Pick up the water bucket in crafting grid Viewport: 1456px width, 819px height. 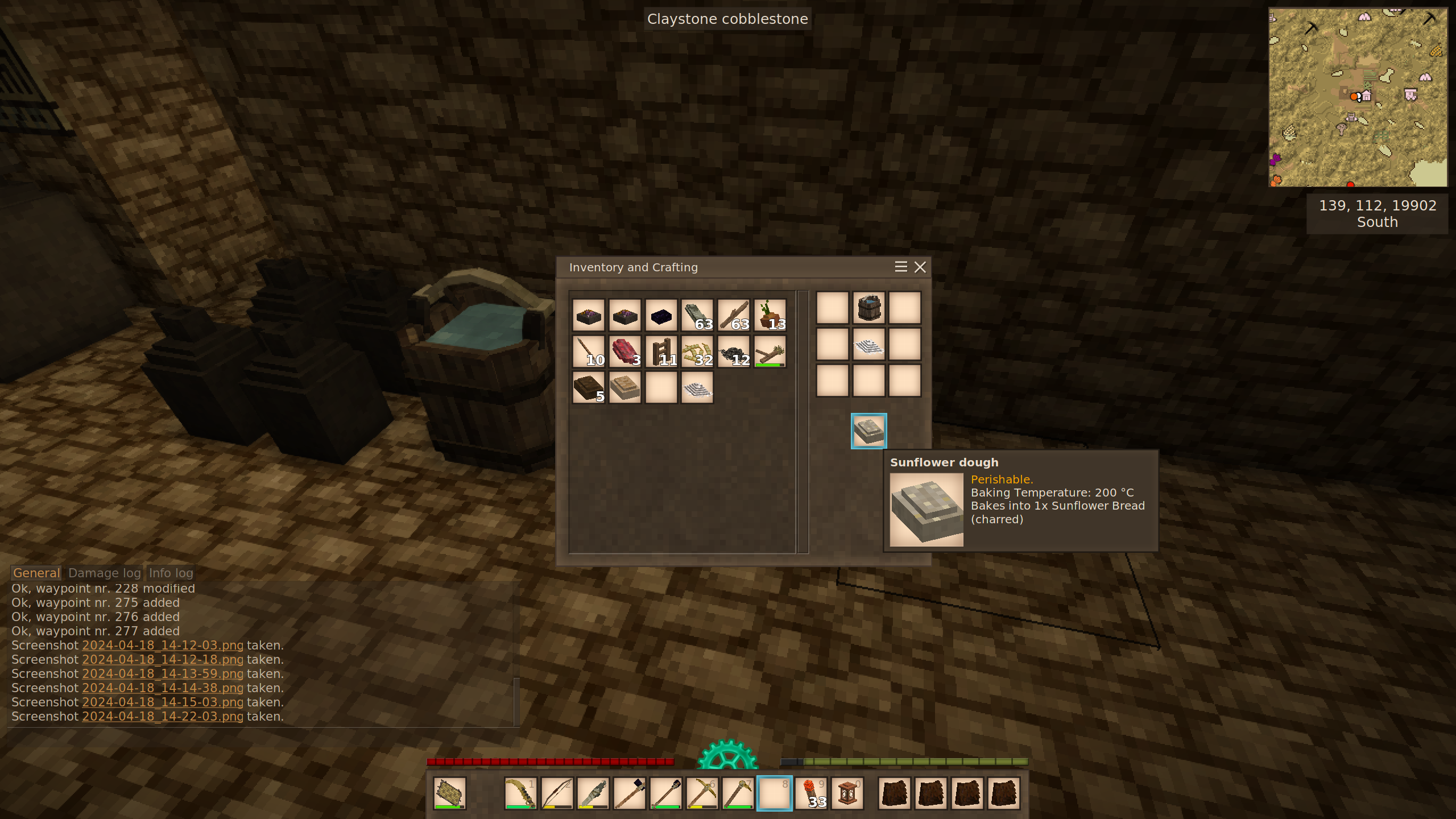[x=868, y=308]
